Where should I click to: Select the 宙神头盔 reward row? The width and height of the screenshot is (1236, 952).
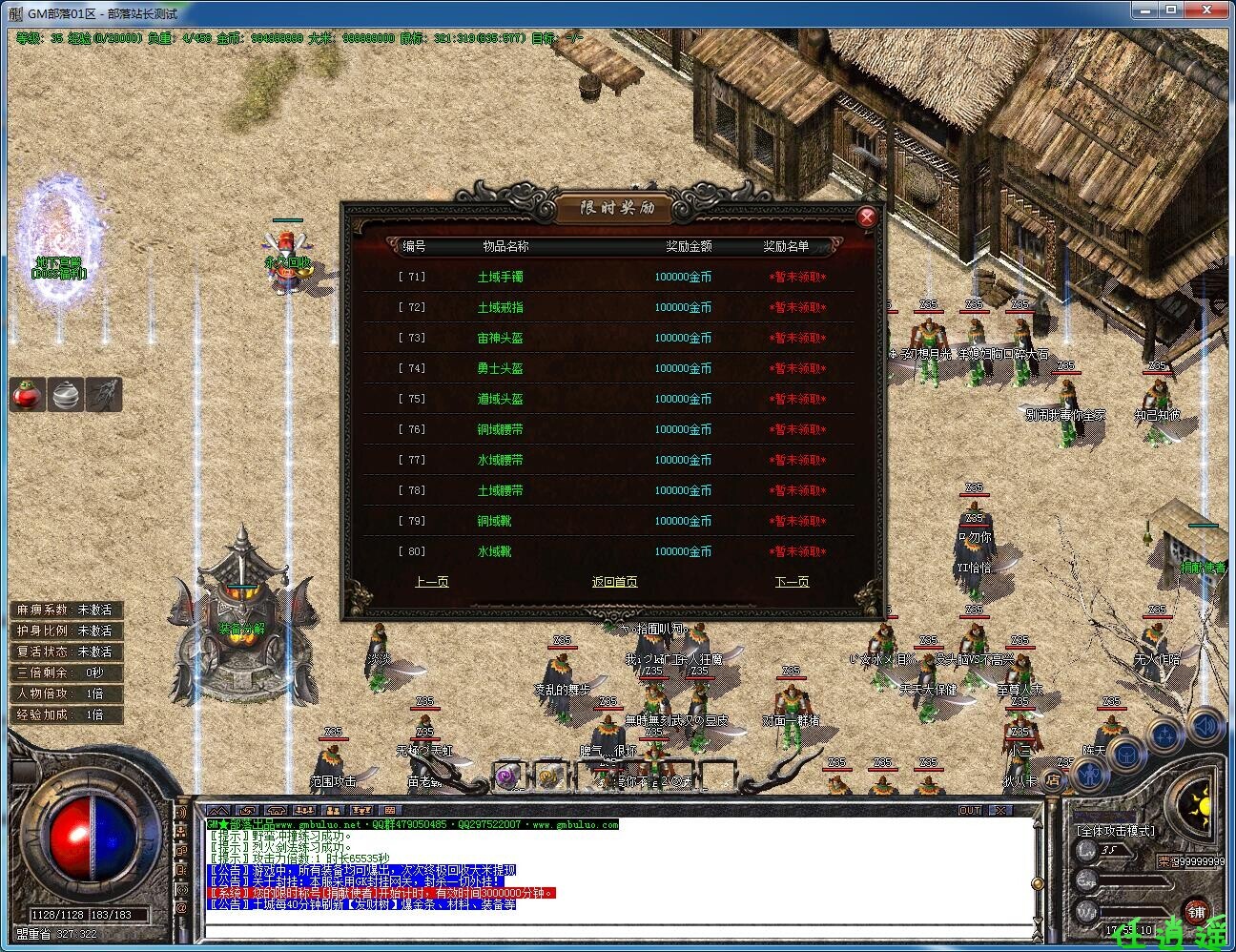pyautogui.click(x=500, y=339)
